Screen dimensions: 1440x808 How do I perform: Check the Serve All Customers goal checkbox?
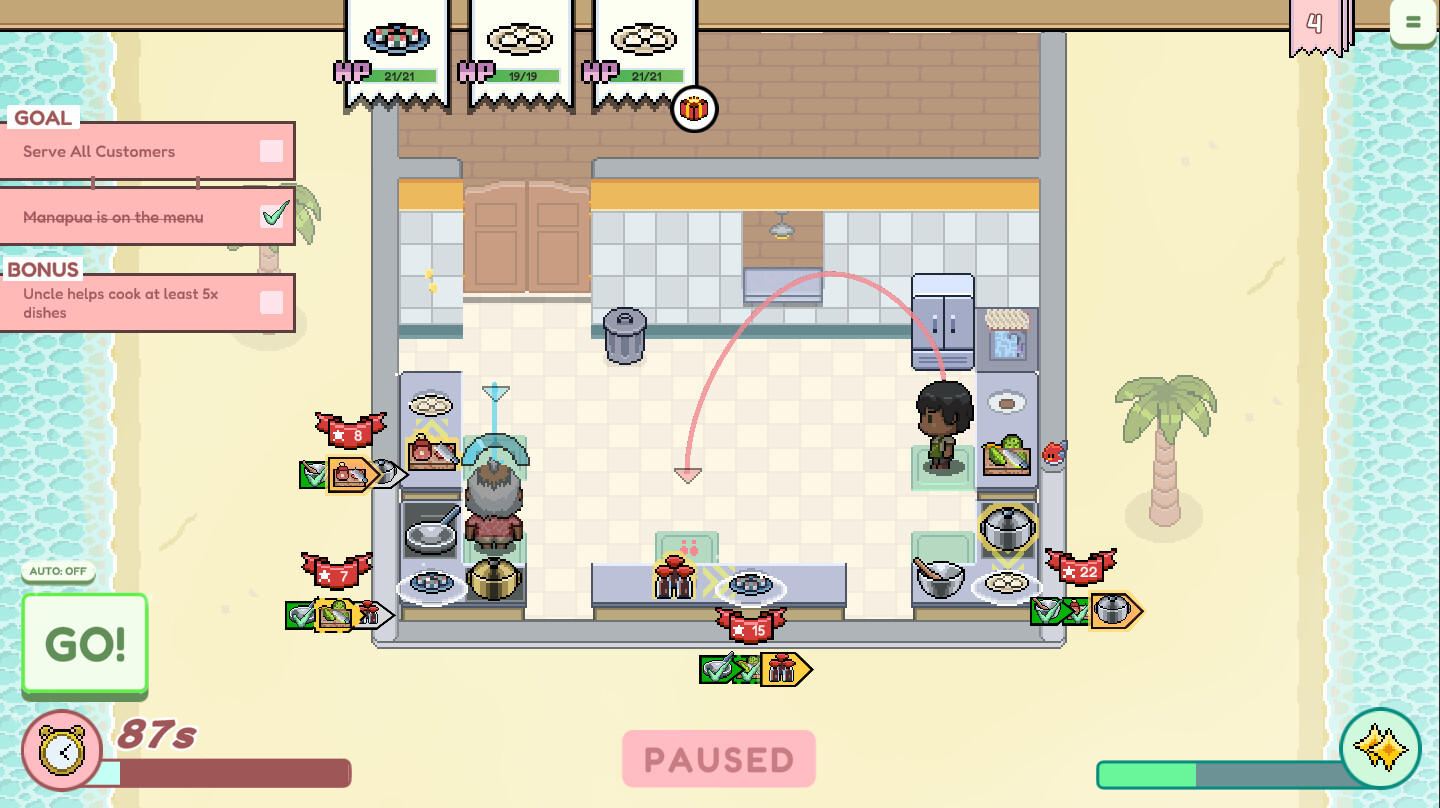tap(269, 150)
